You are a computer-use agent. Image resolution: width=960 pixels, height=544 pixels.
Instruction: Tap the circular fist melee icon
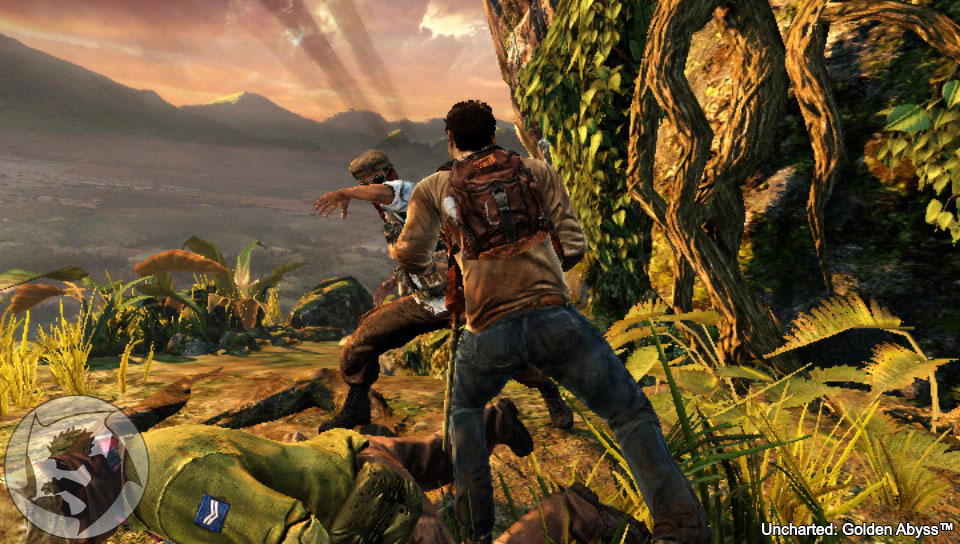[x=76, y=467]
